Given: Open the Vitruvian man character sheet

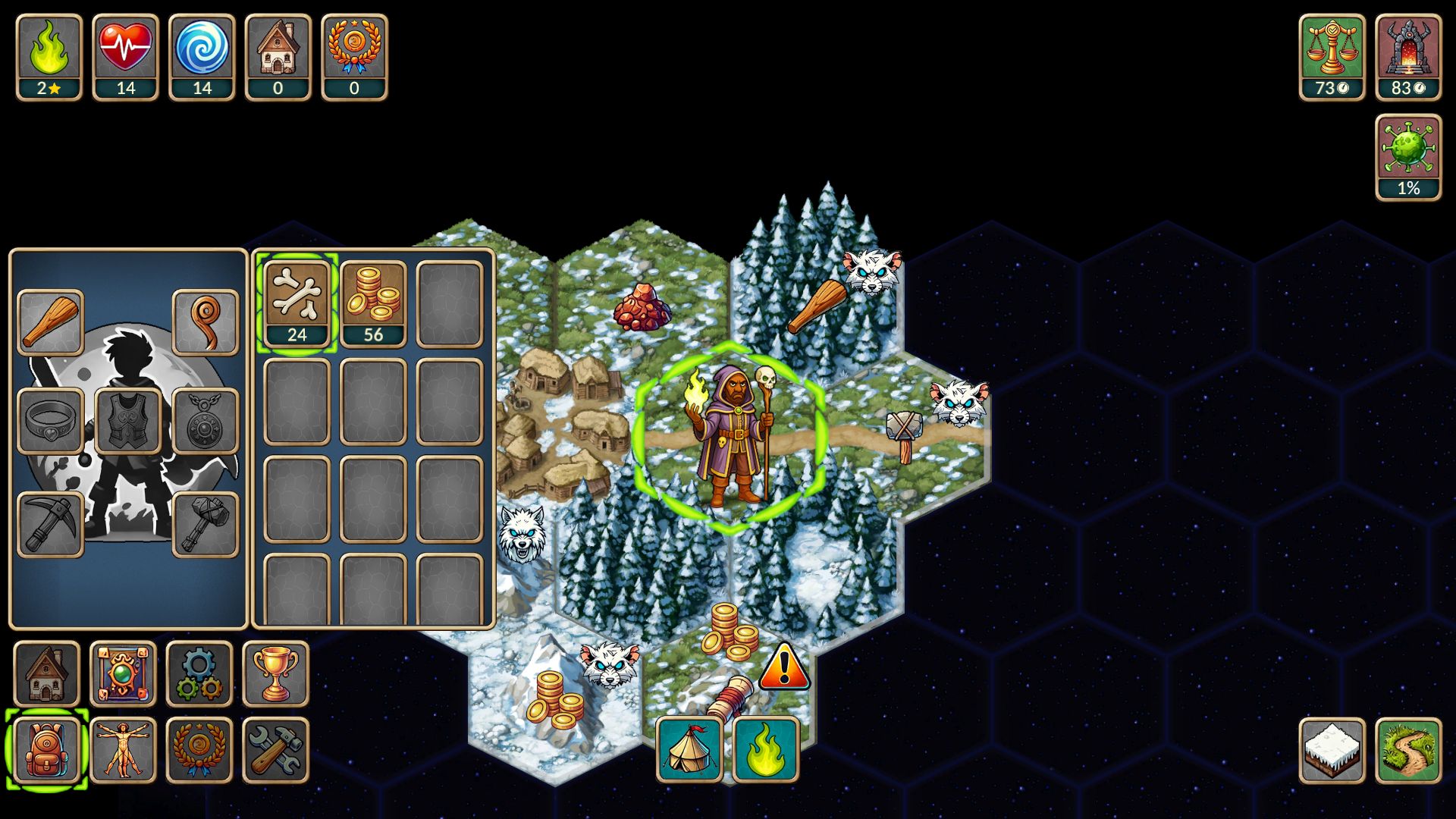Looking at the screenshot, I should click(123, 750).
